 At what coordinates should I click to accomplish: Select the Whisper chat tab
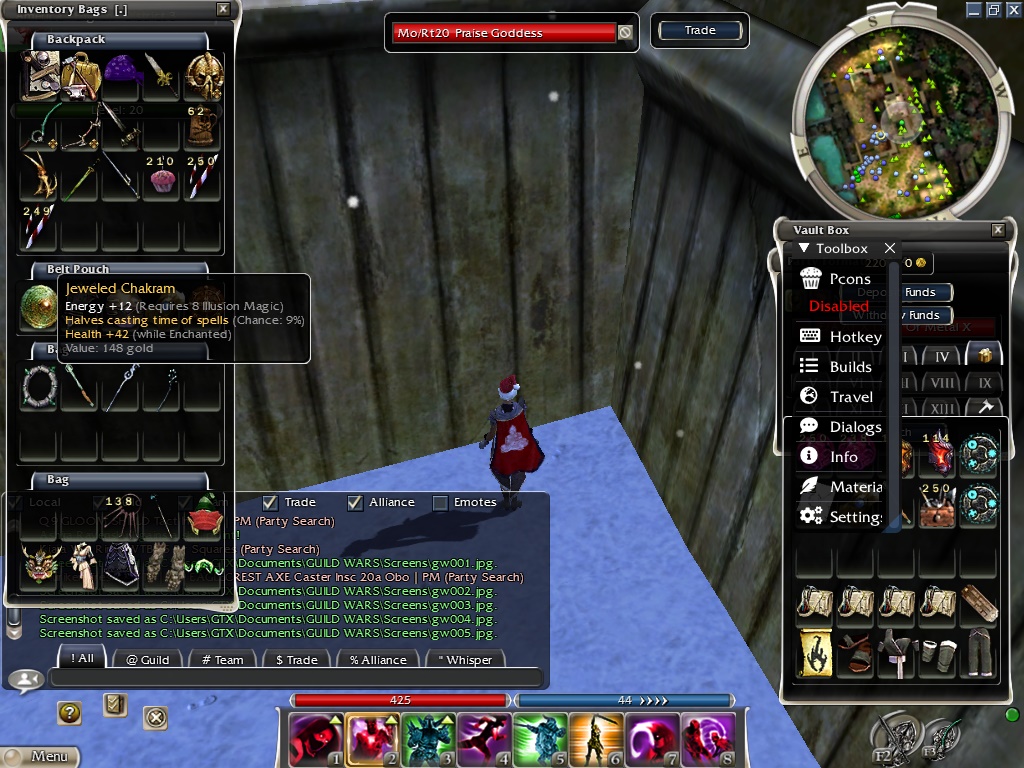(465, 659)
